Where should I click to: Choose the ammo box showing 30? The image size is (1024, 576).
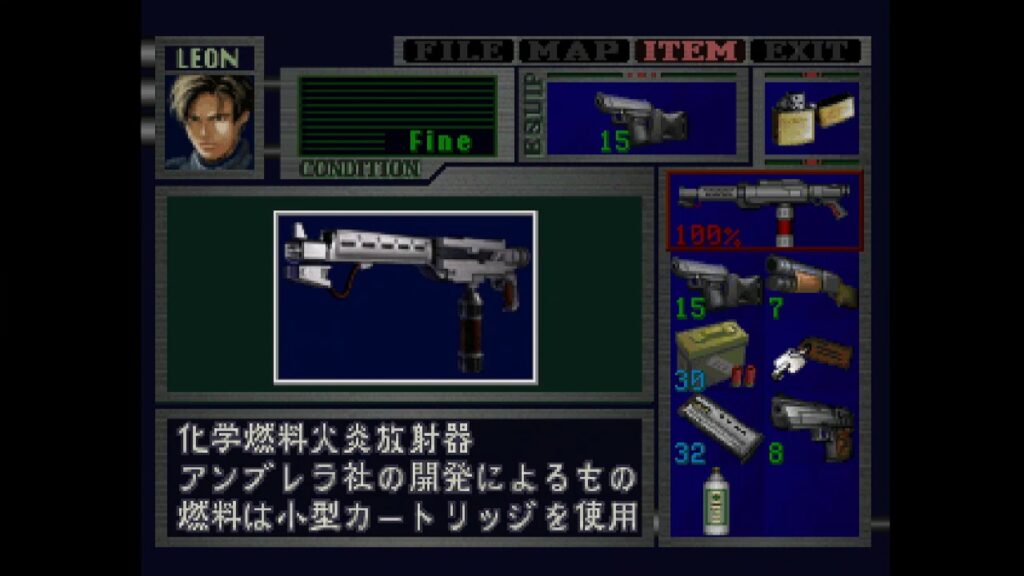[x=716, y=356]
